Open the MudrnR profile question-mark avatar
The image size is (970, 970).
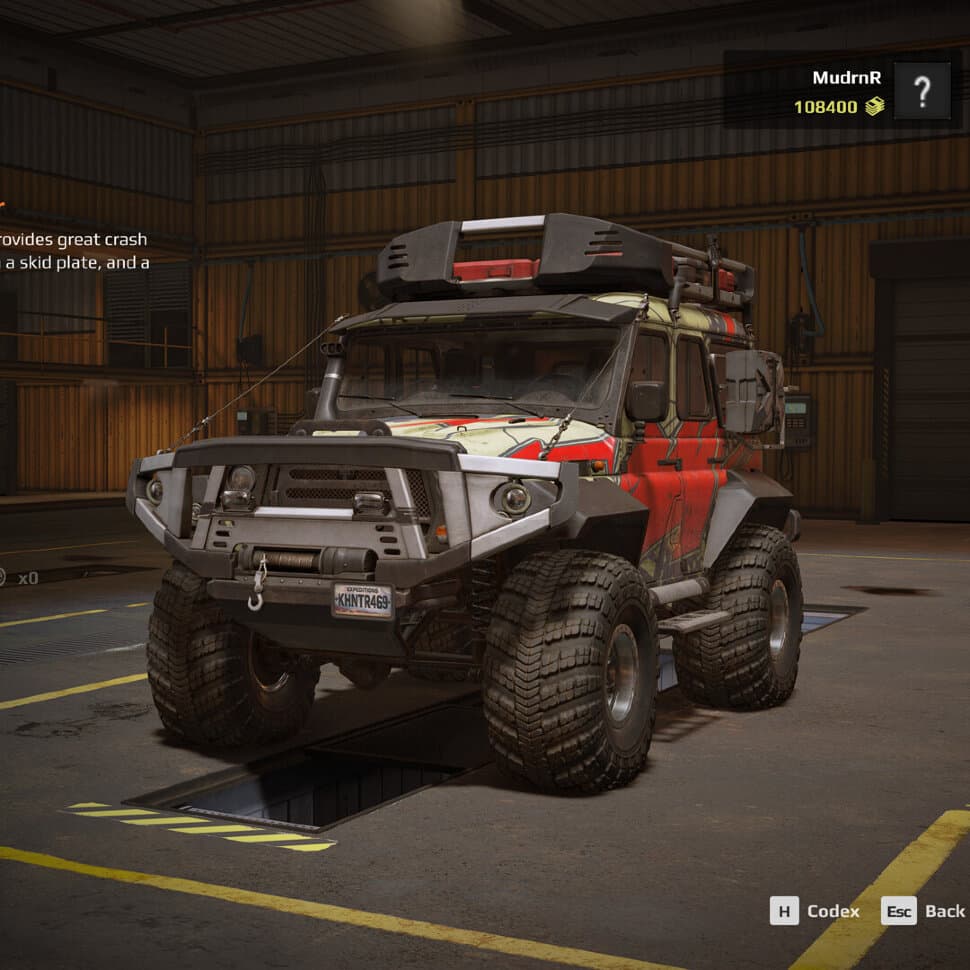click(921, 91)
